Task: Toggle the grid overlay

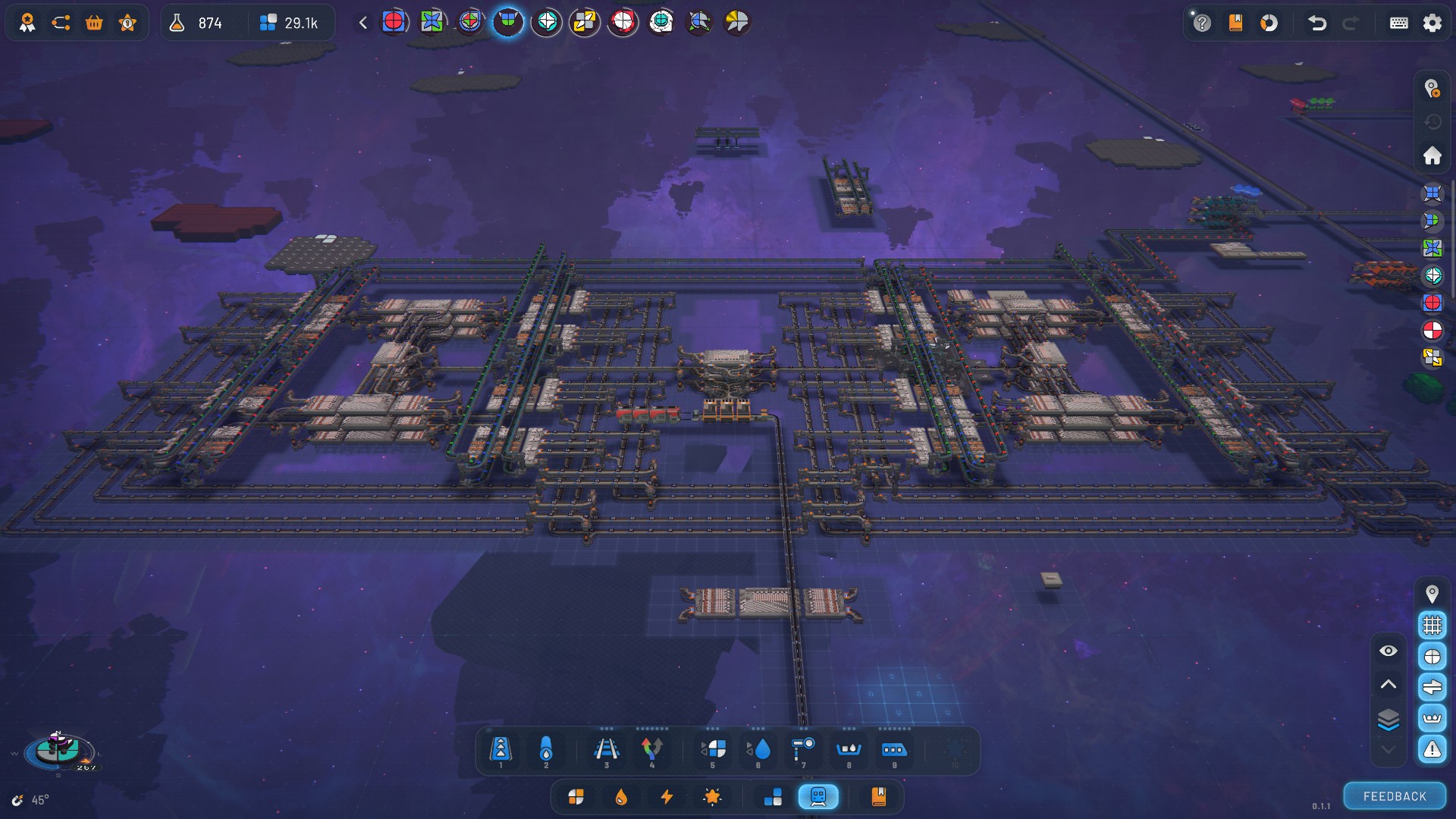Action: (x=1432, y=625)
